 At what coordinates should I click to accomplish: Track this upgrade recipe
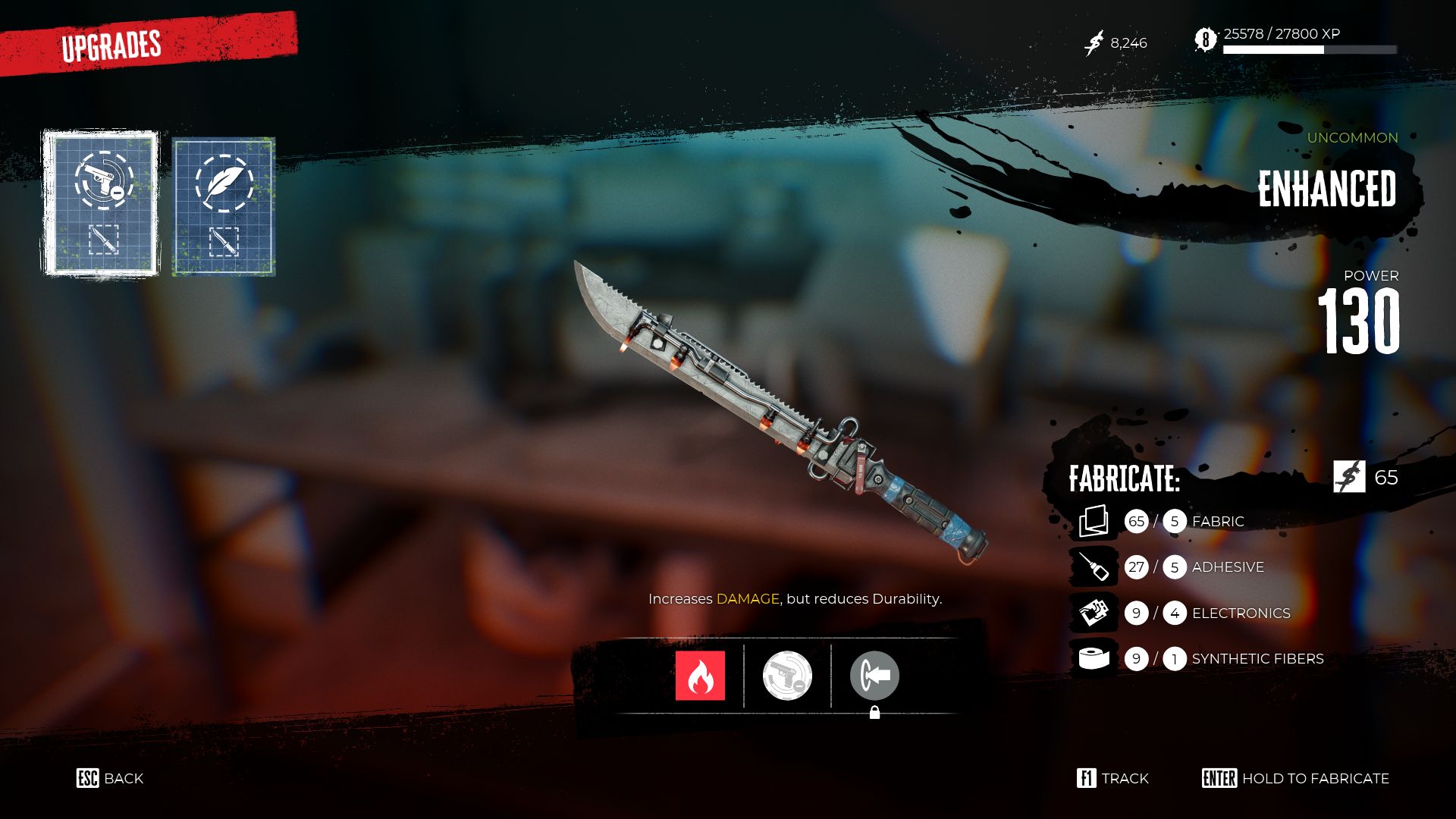[x=1112, y=778]
